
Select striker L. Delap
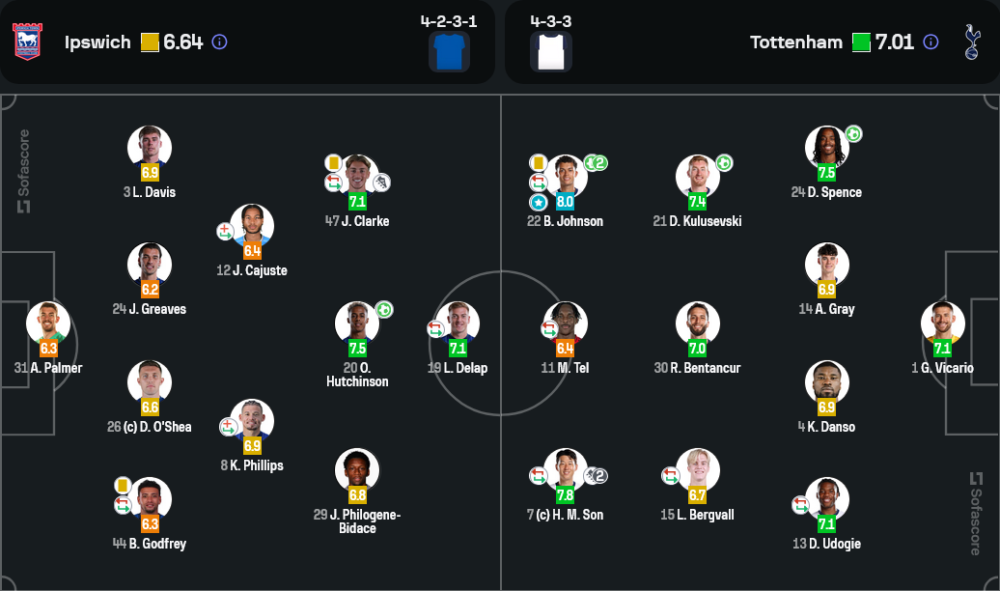coord(458,323)
